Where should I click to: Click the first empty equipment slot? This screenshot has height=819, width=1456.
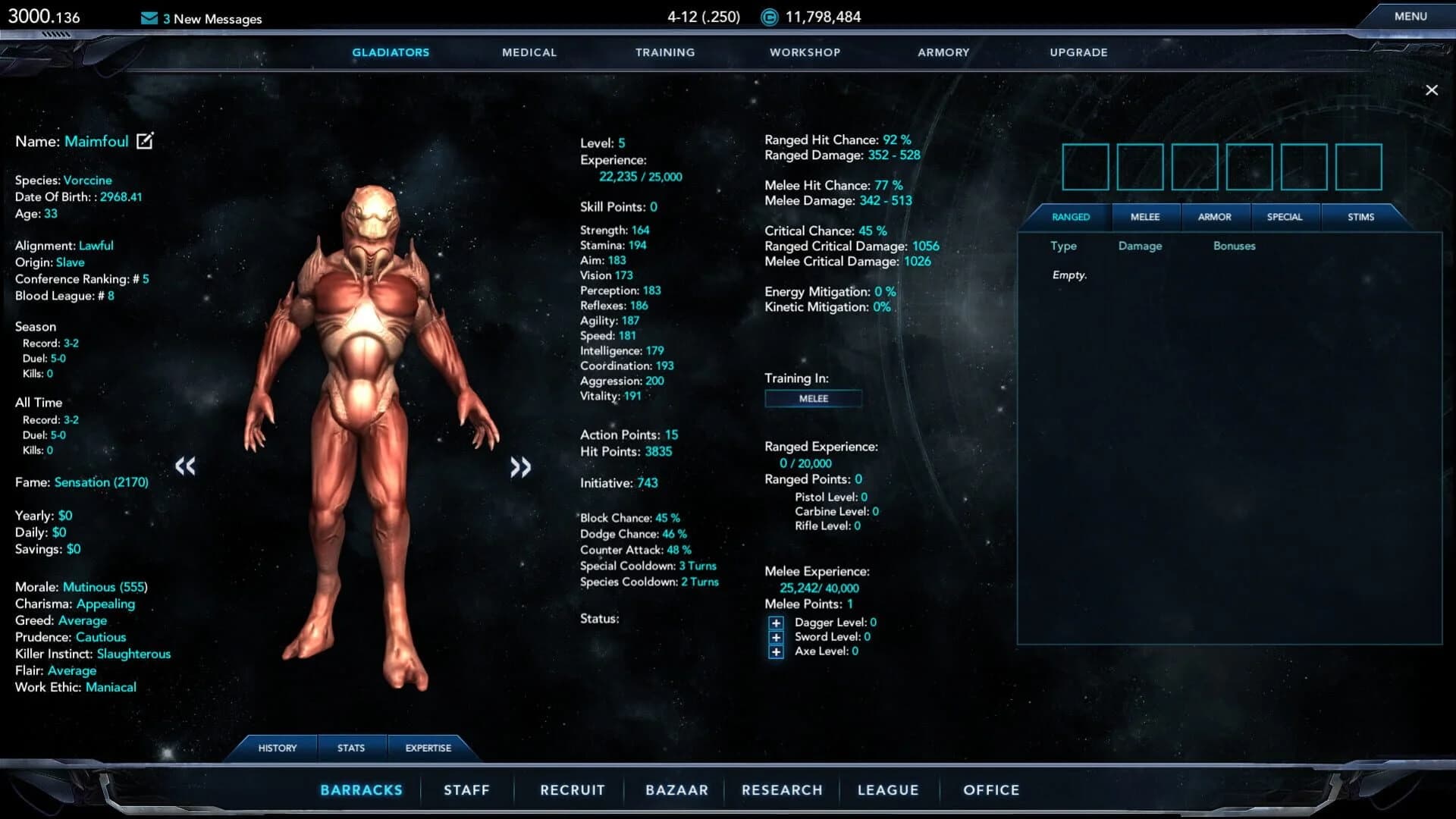point(1086,167)
